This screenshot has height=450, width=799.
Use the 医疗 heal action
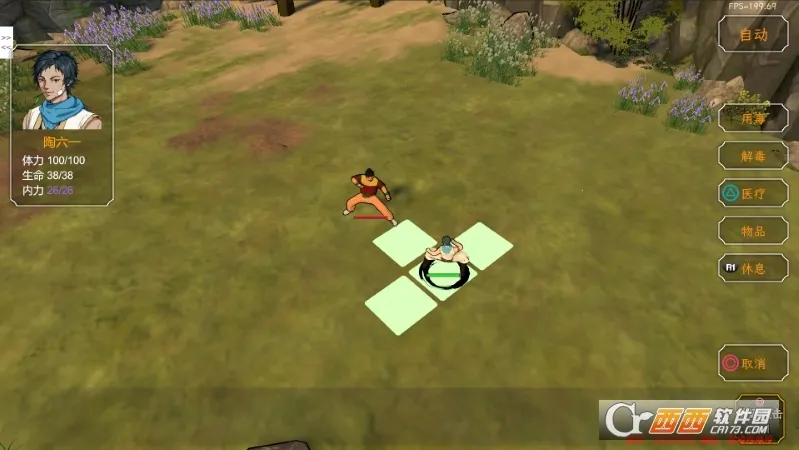pos(753,193)
